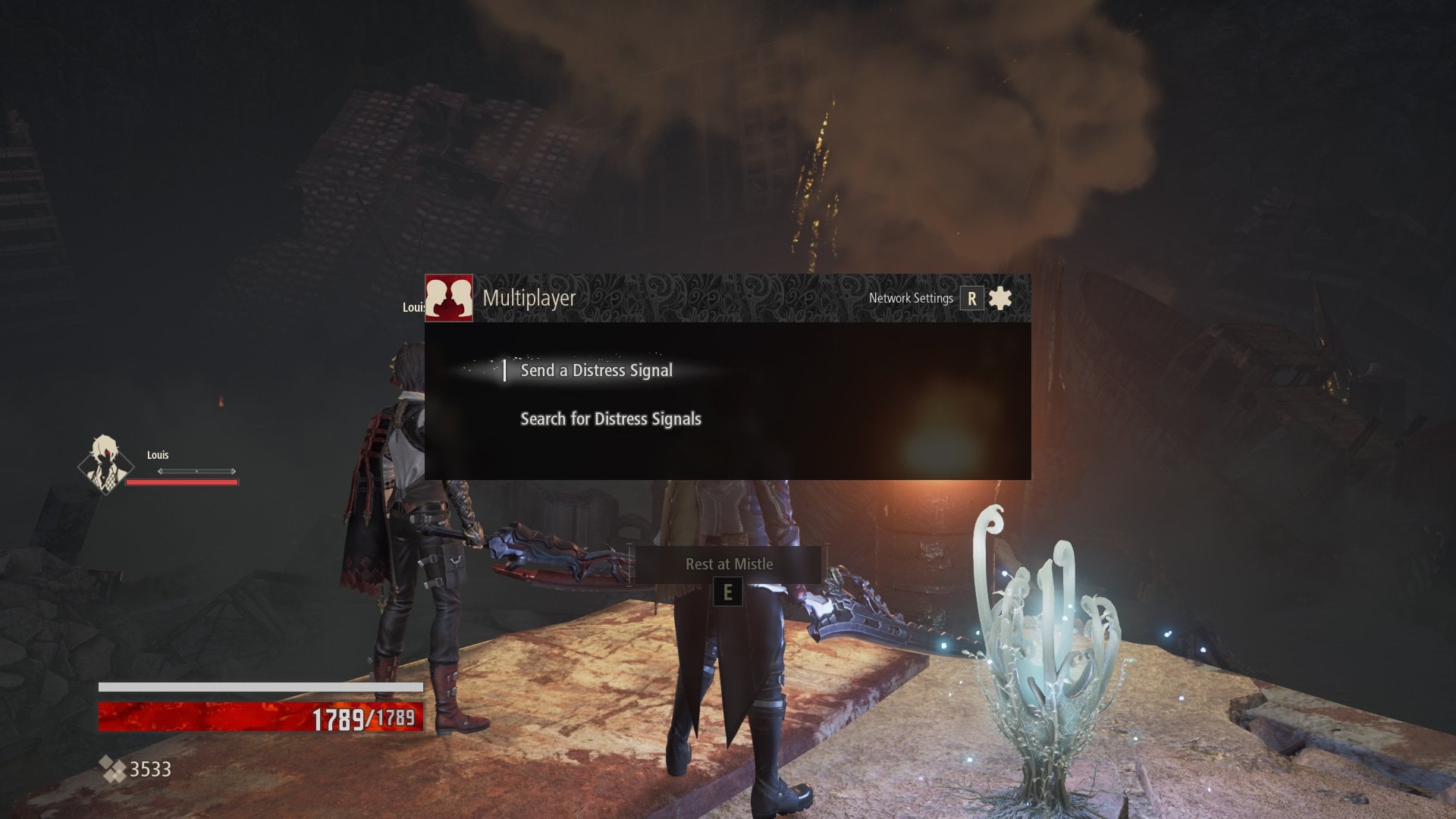Open Network Settings gear icon

pos(1000,298)
